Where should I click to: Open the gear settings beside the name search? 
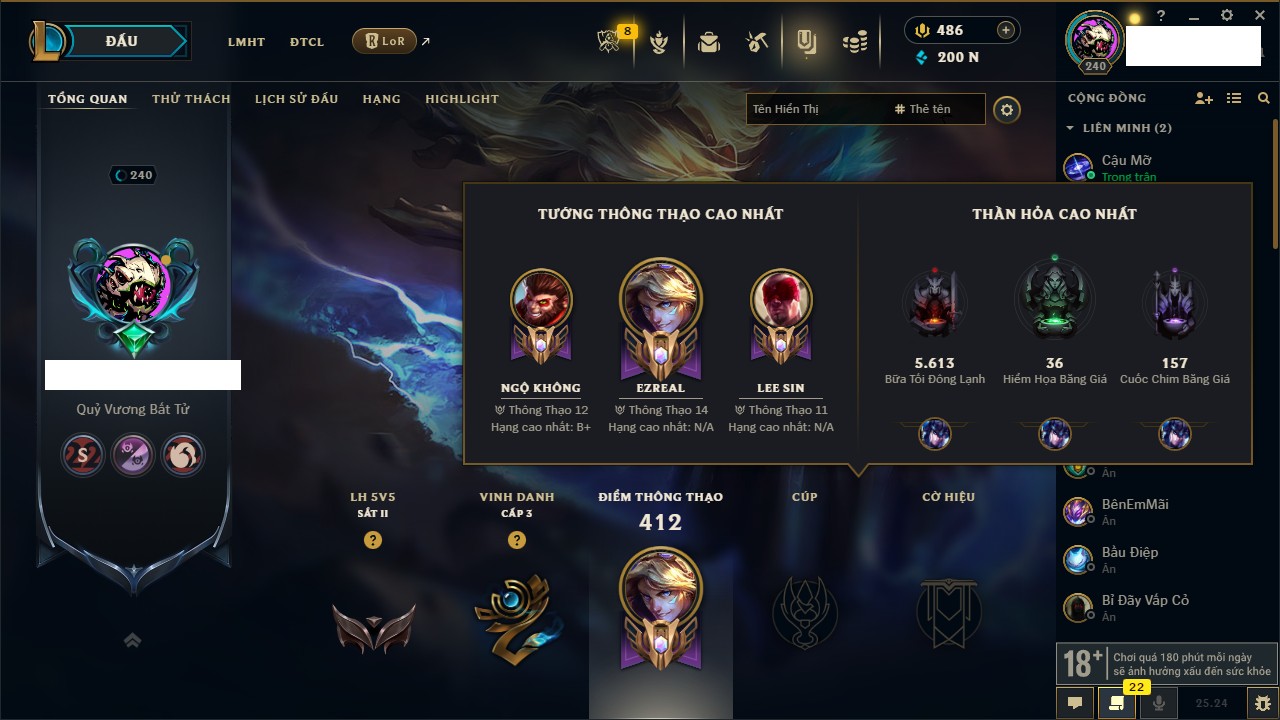point(1007,109)
